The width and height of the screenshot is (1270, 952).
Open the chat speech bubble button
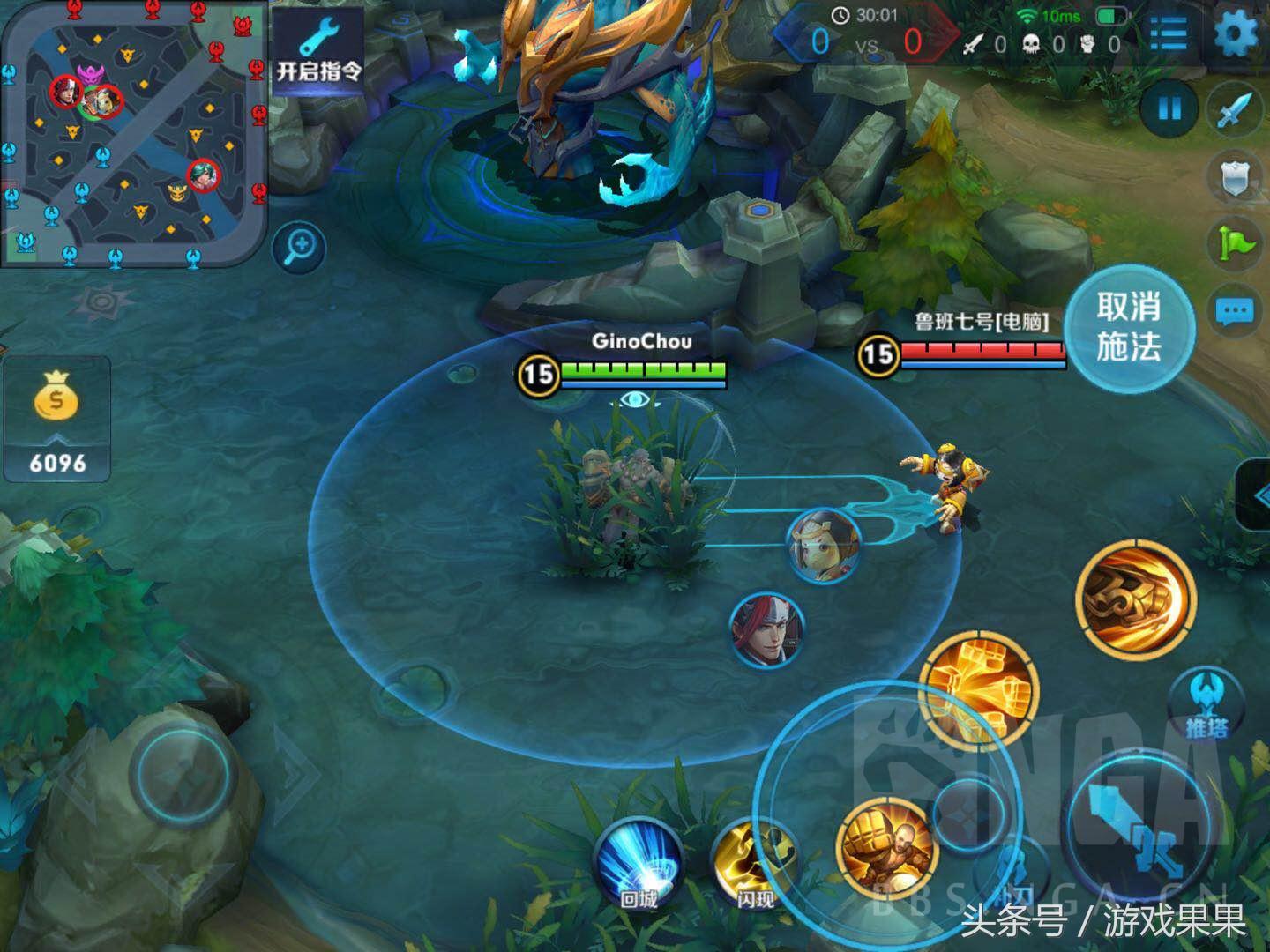click(x=1235, y=310)
